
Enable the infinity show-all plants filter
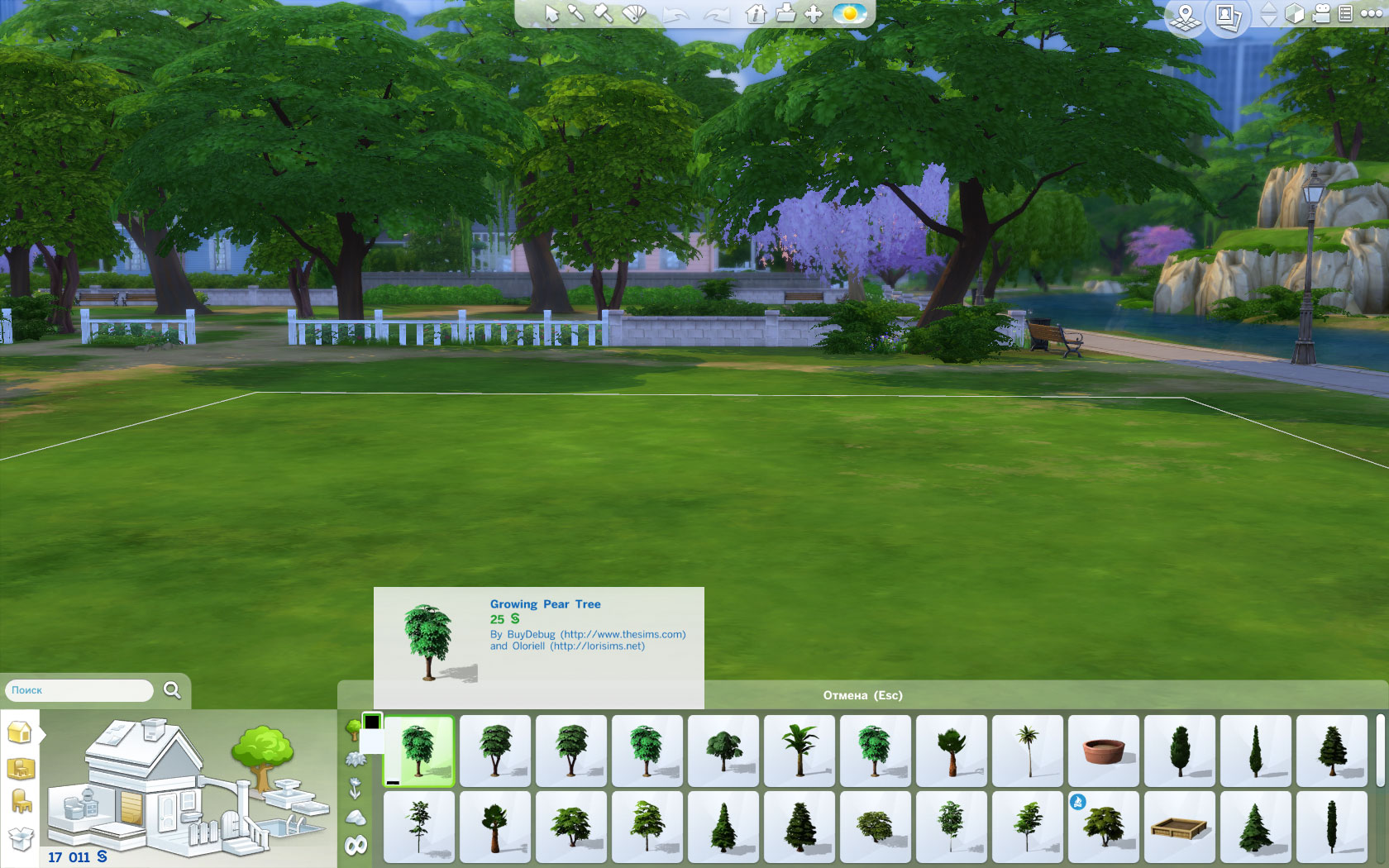pyautogui.click(x=356, y=844)
